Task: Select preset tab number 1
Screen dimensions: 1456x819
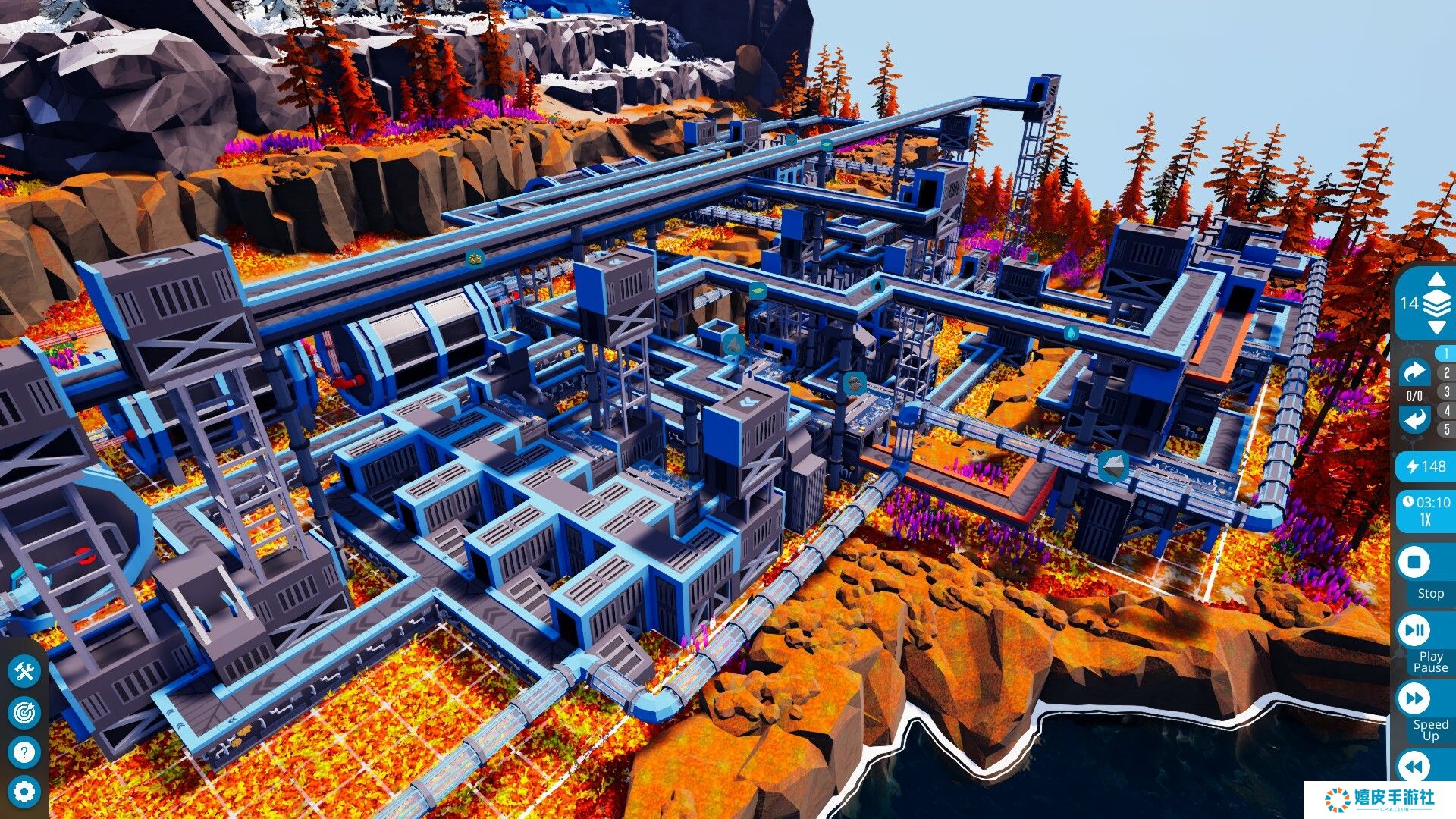Action: click(1446, 353)
